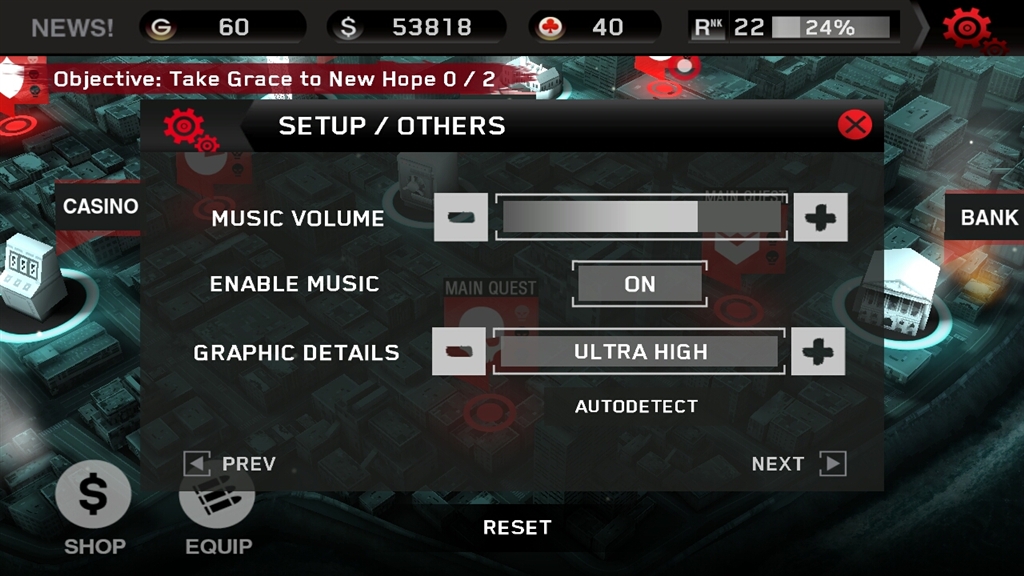Reset the settings to defaults
This screenshot has width=1024, height=576.
point(517,527)
